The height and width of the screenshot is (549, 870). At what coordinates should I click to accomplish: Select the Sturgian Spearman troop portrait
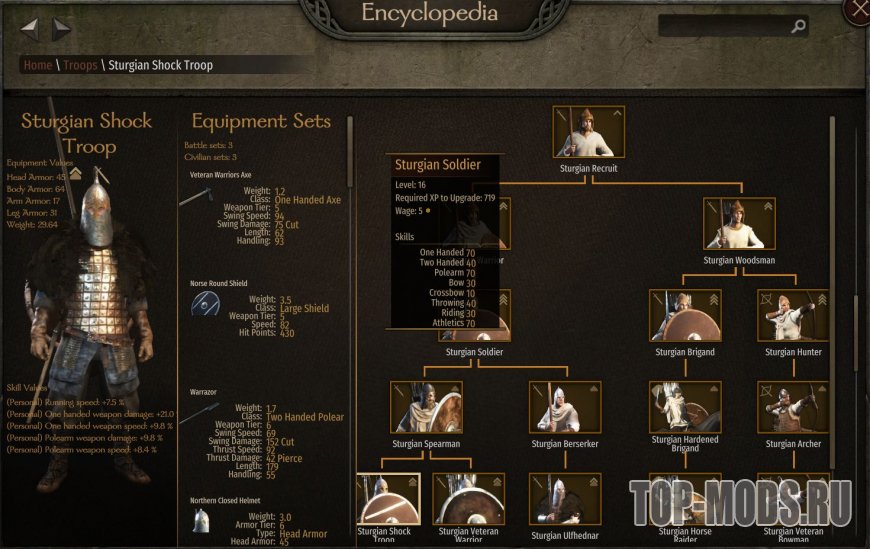point(427,406)
